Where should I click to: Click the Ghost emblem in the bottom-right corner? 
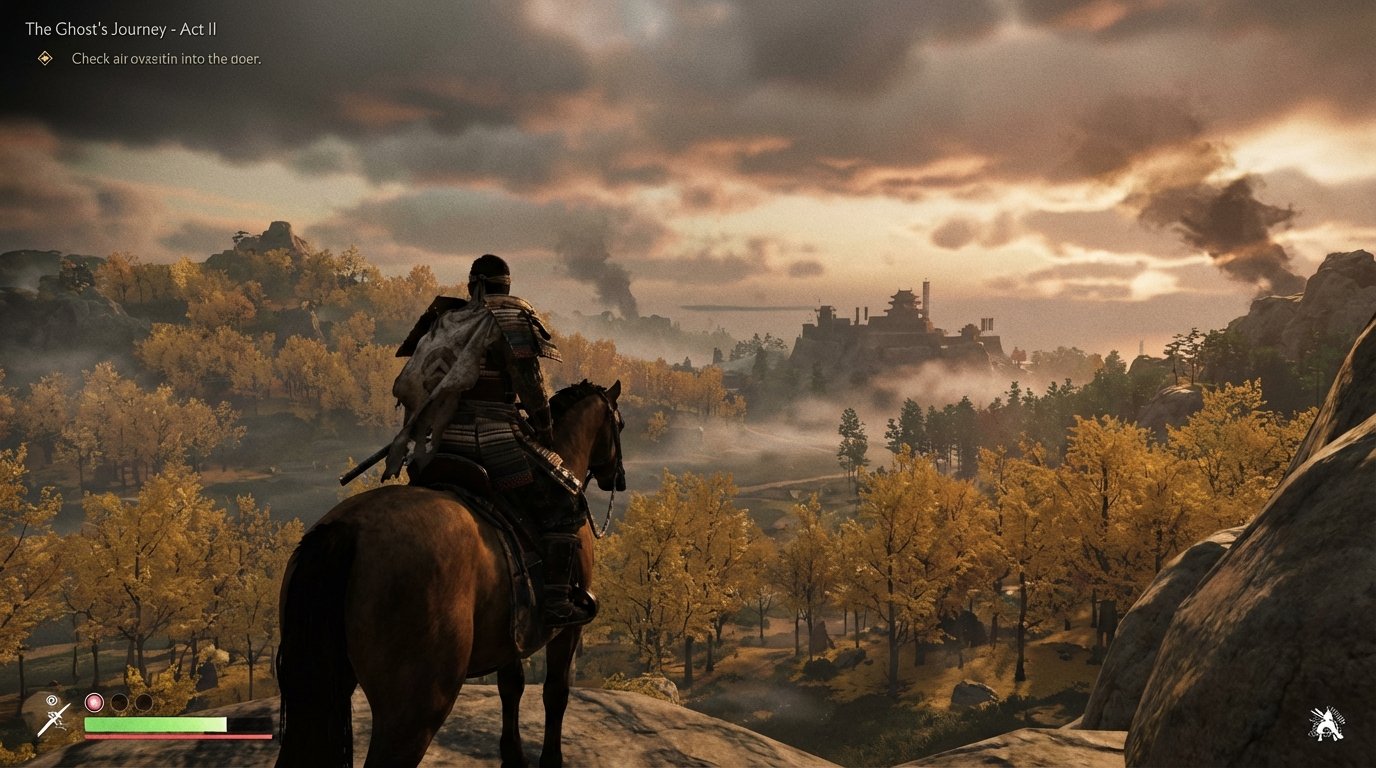1325,724
